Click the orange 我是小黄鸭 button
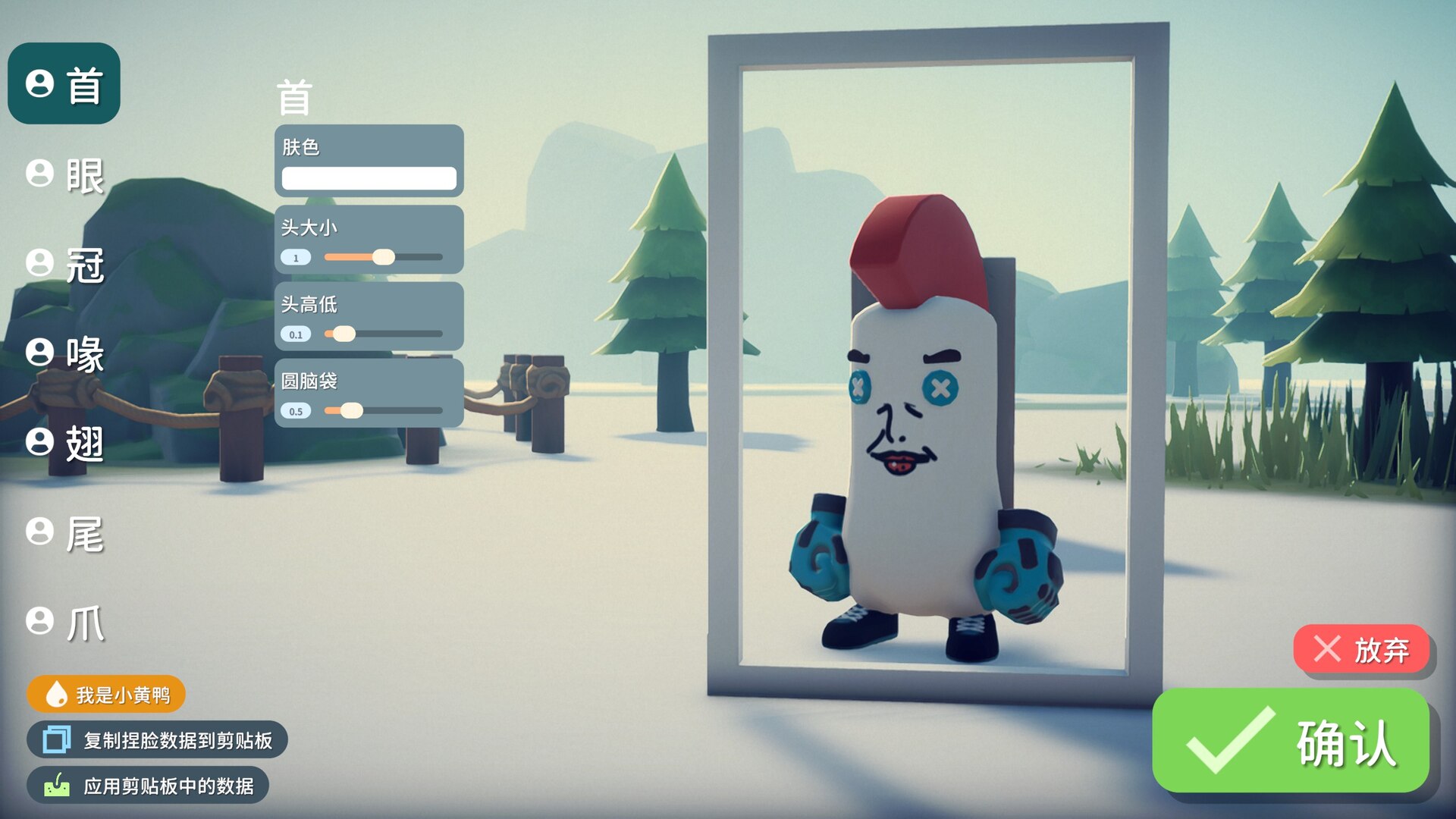 click(107, 694)
